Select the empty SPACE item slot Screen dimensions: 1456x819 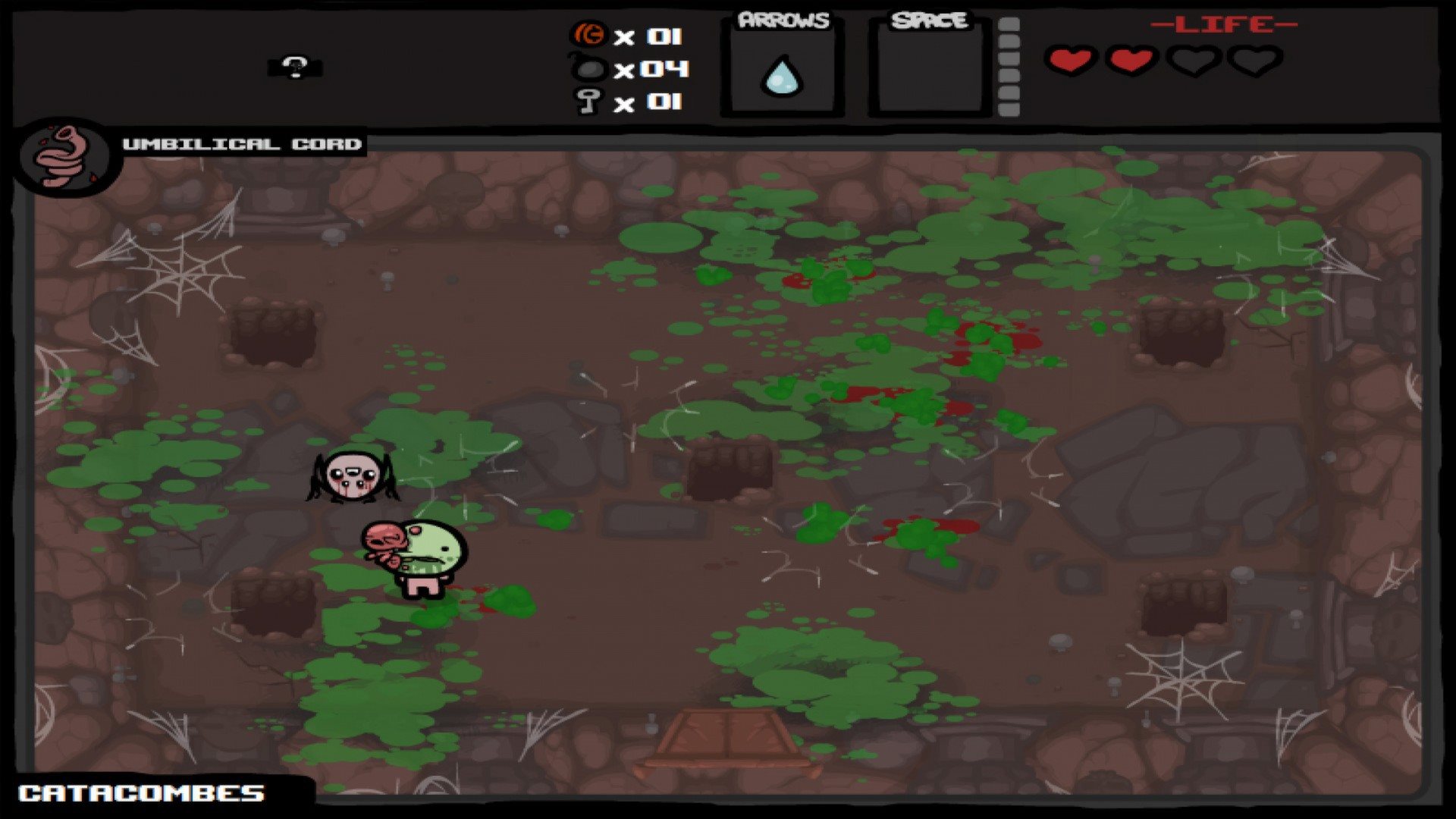click(x=929, y=70)
